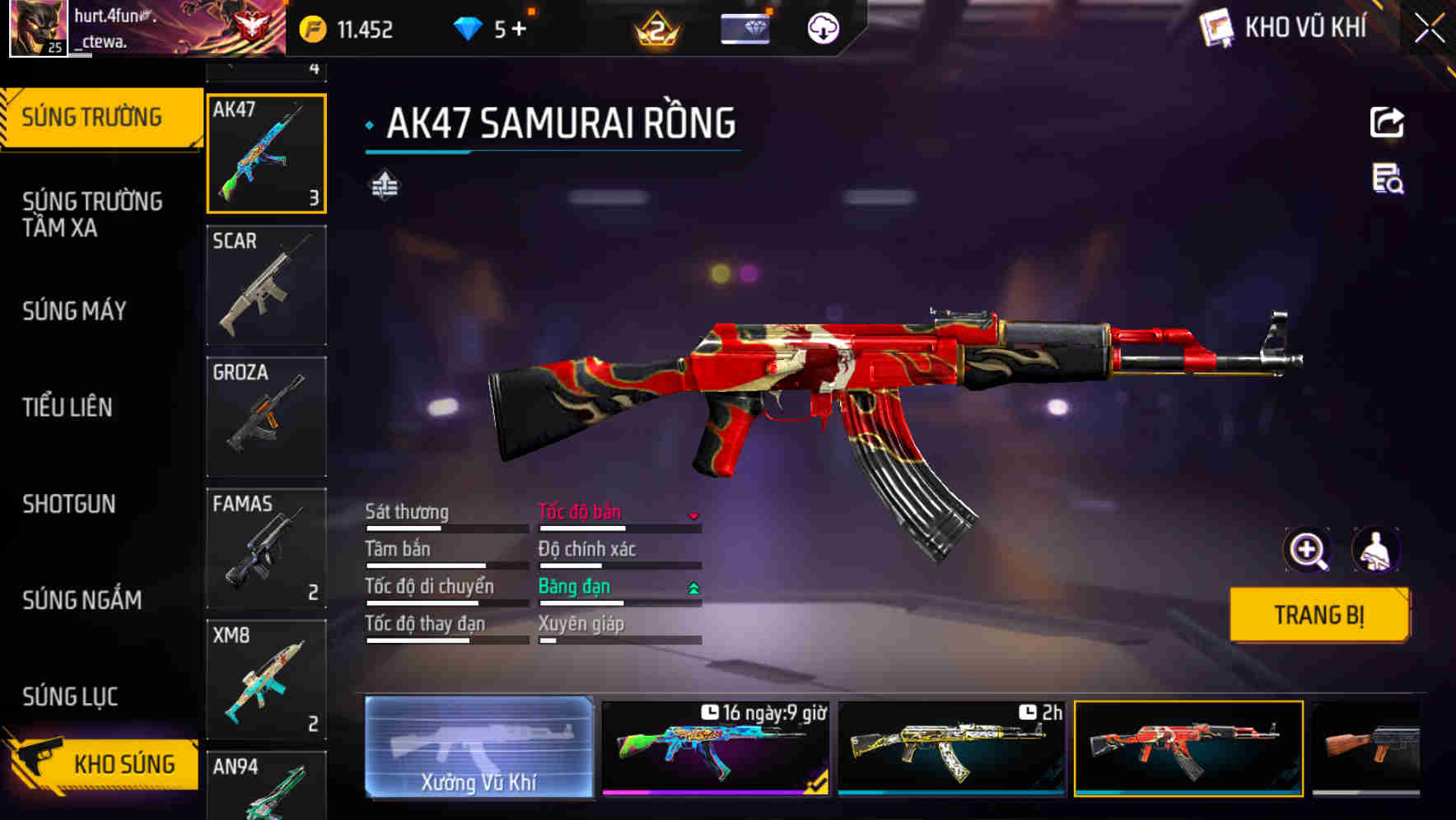The height and width of the screenshot is (820, 1456).
Task: Click the cloud download icon in the top bar
Action: 820,27
